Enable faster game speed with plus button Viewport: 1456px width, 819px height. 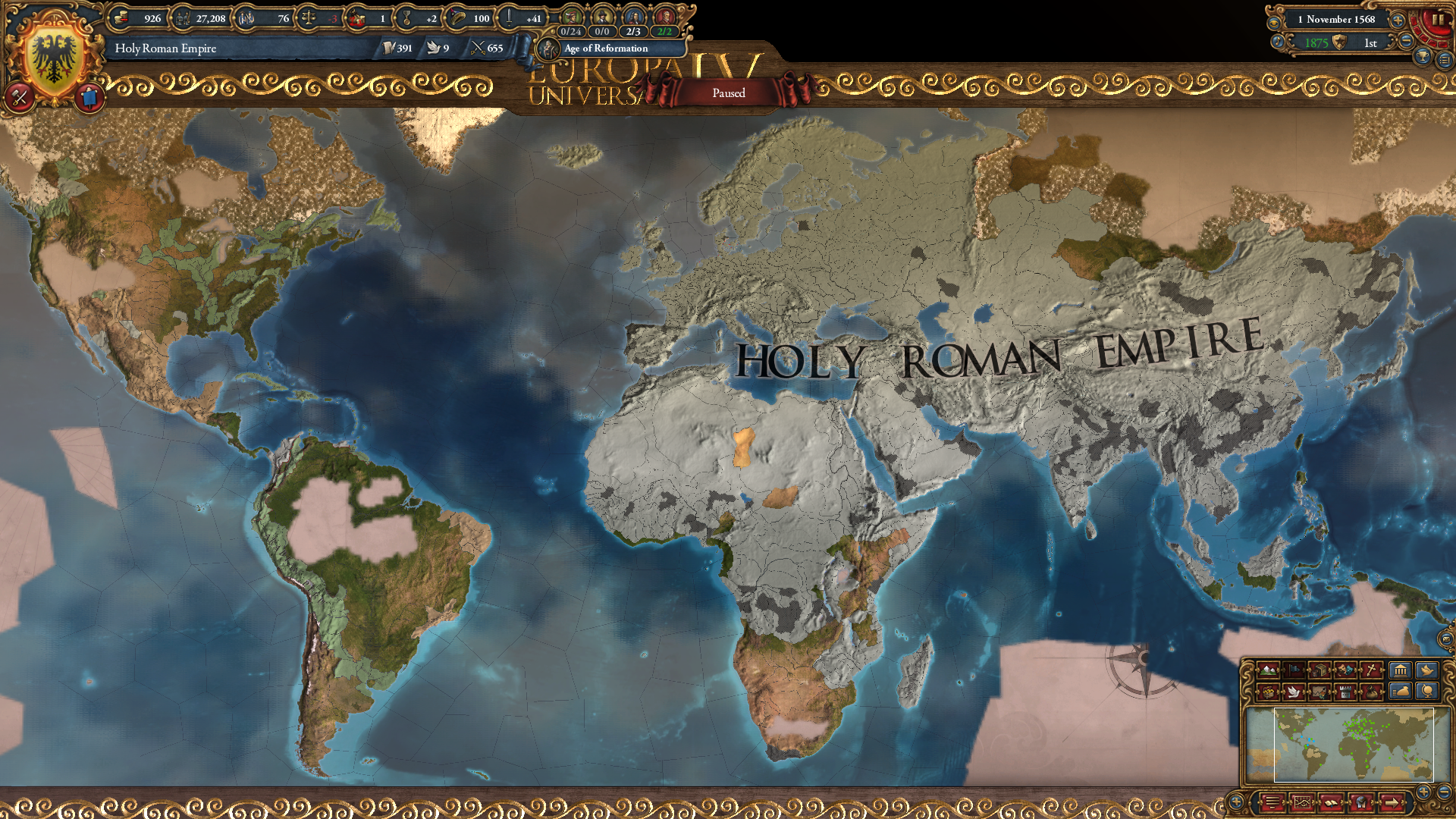point(1398,20)
